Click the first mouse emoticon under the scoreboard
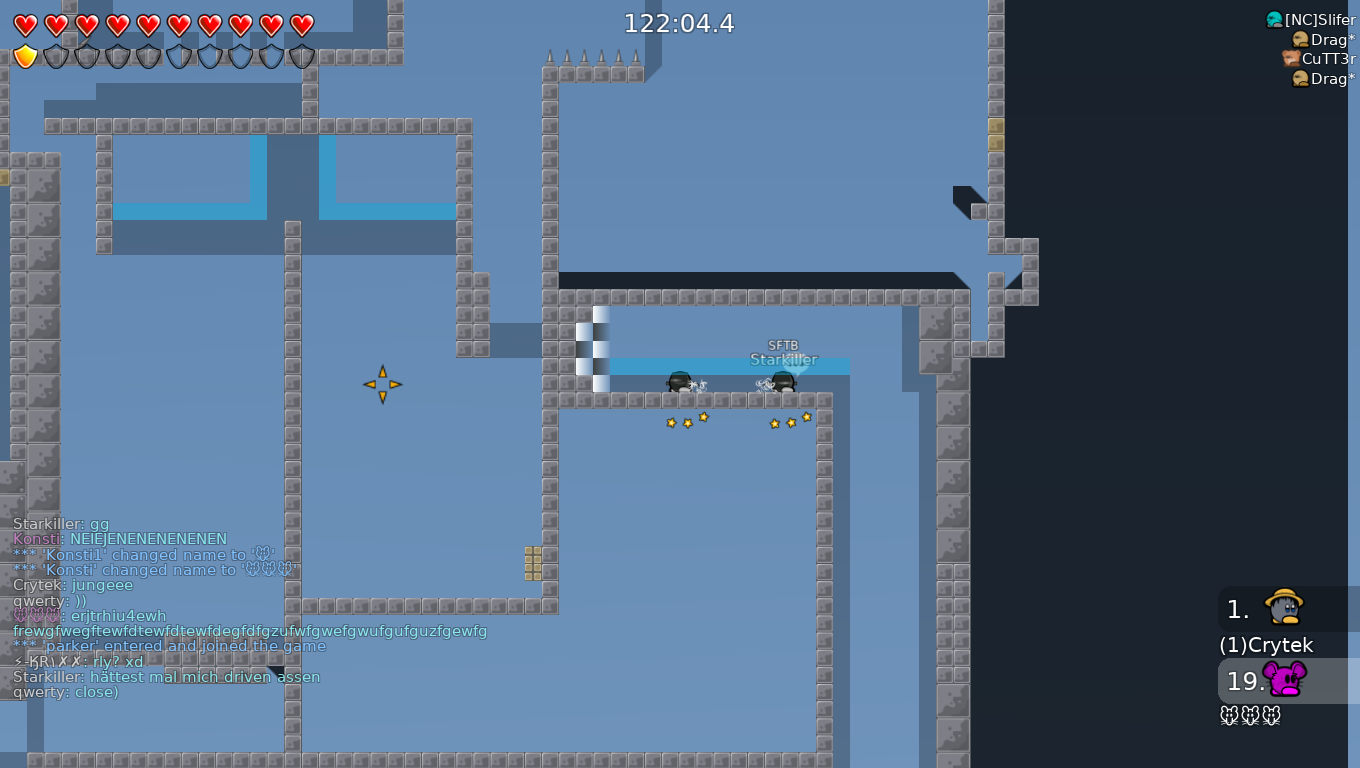Screen dimensions: 1360x768 [1229, 715]
